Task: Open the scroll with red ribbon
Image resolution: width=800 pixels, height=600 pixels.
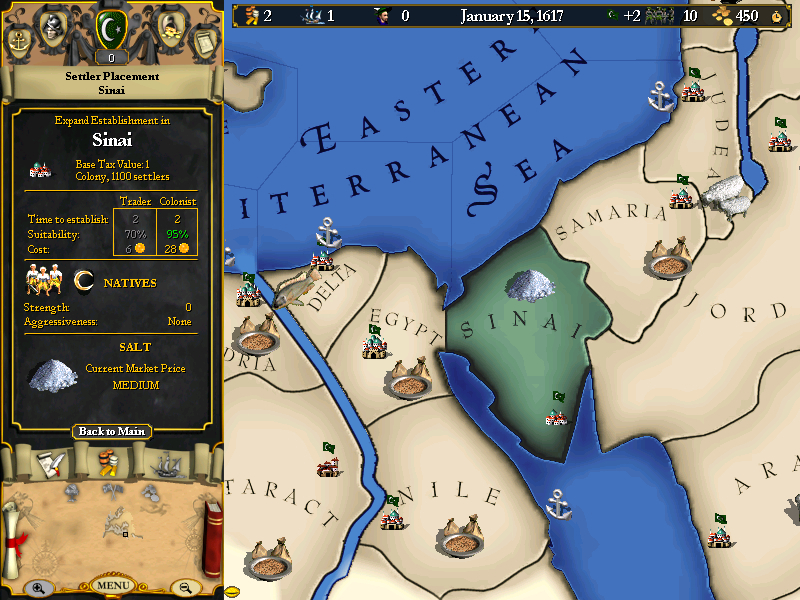Action: point(14,527)
